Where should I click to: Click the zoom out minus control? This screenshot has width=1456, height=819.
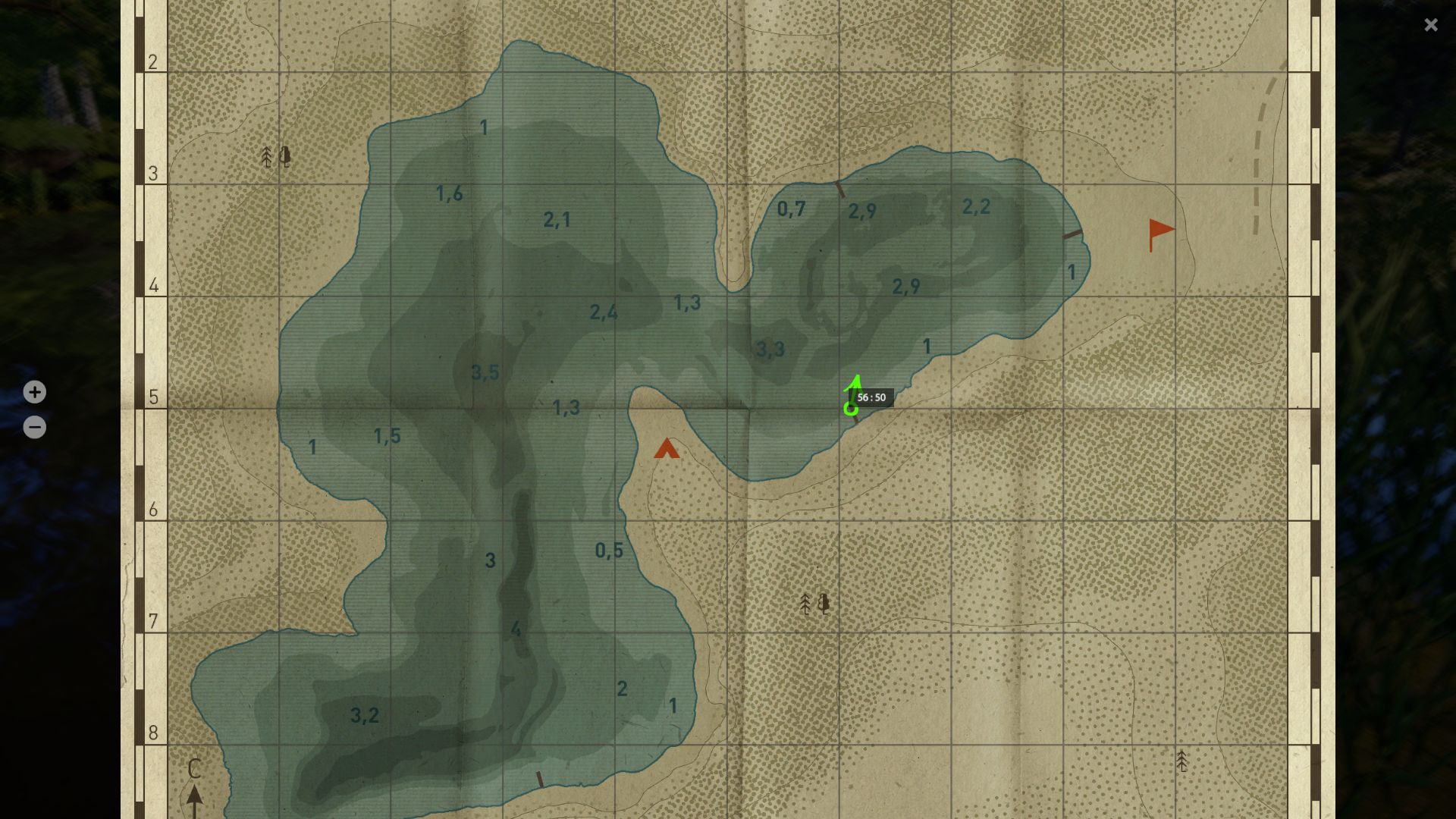[x=34, y=426]
